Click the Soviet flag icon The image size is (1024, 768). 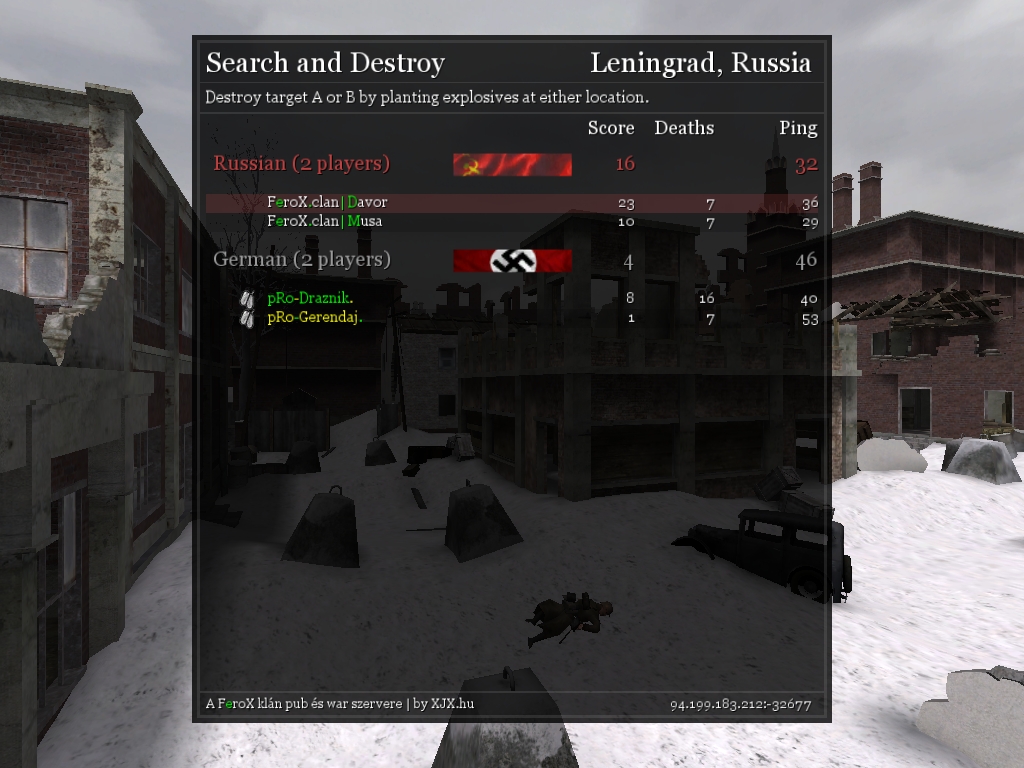point(512,165)
